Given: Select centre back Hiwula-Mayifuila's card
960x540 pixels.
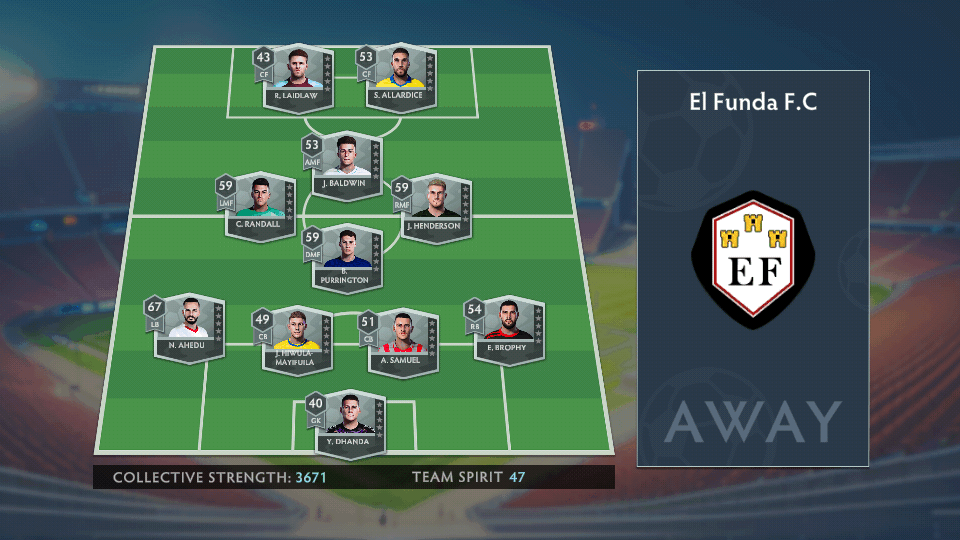Looking at the screenshot, I should point(294,339).
